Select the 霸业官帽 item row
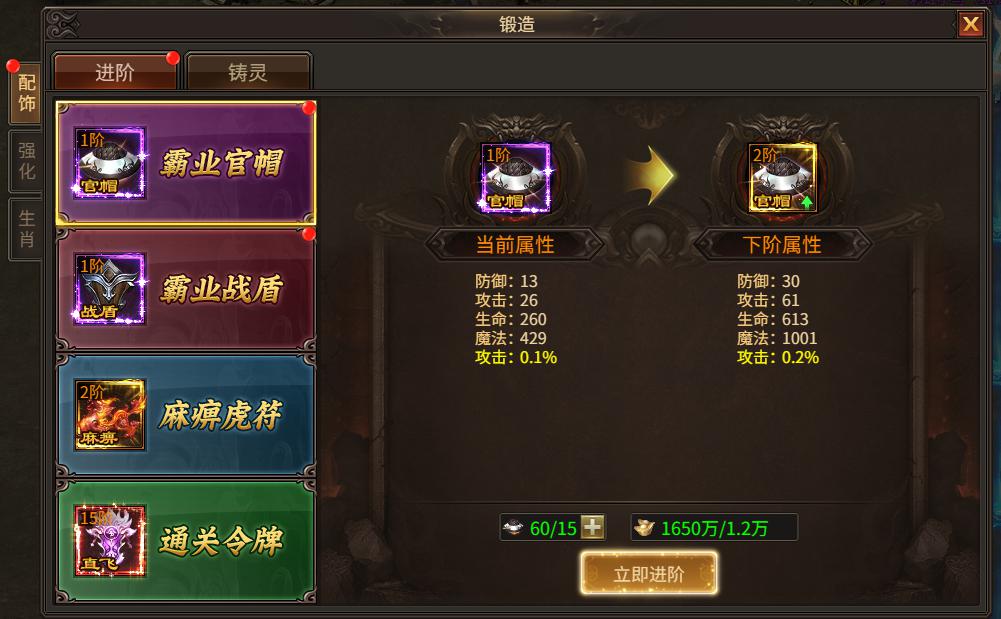 pos(186,163)
